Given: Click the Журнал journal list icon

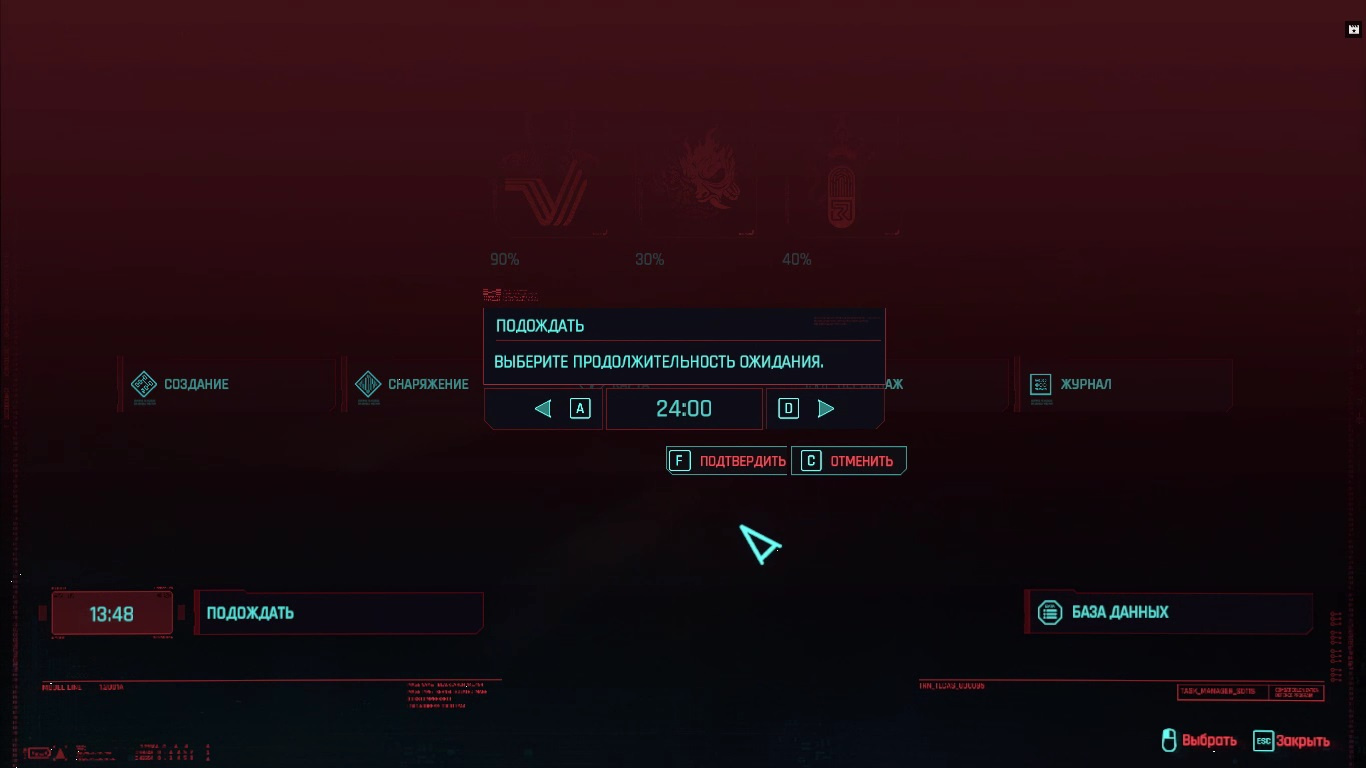Looking at the screenshot, I should 1040,383.
